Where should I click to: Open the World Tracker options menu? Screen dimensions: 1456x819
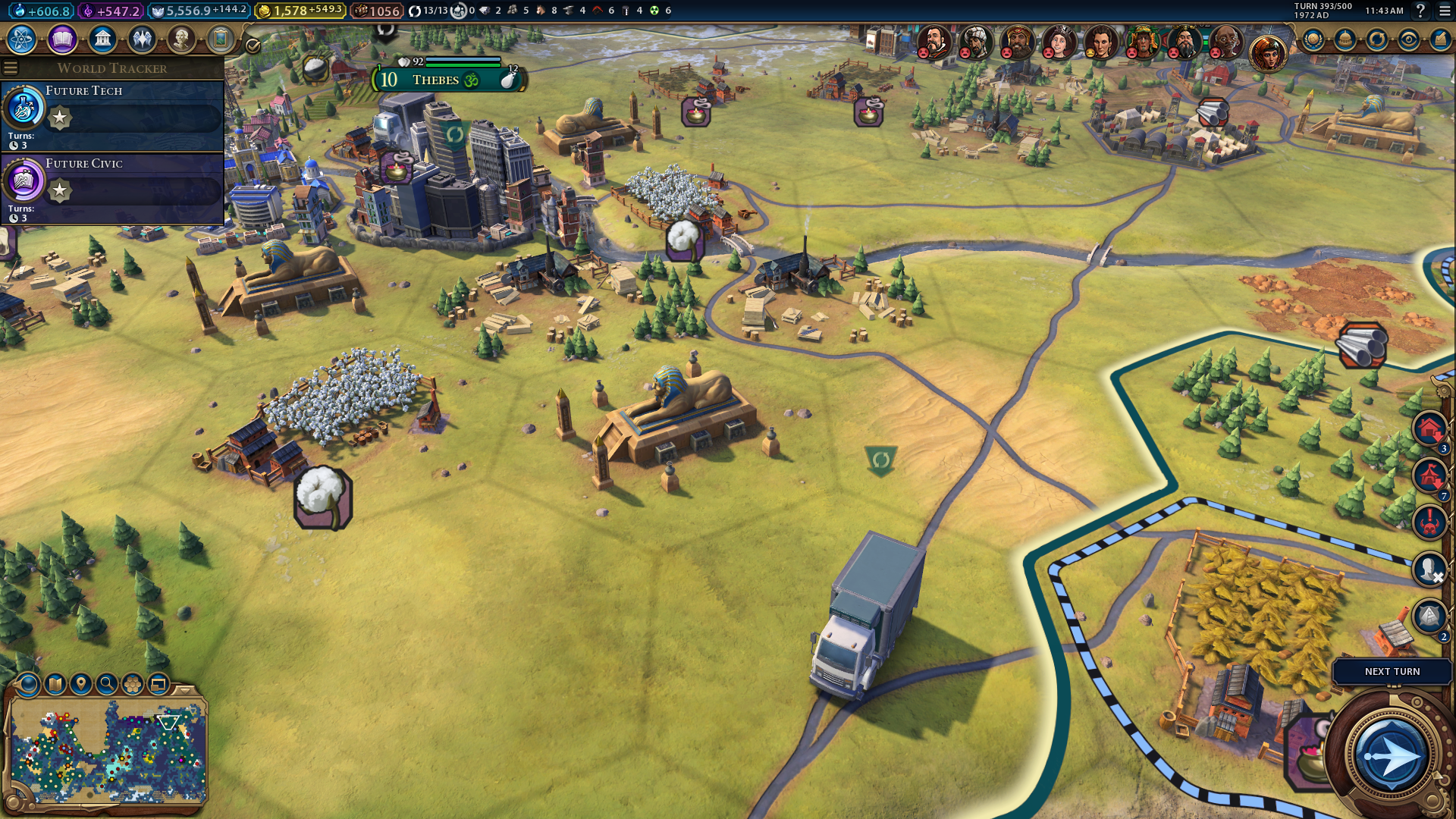pos(11,68)
